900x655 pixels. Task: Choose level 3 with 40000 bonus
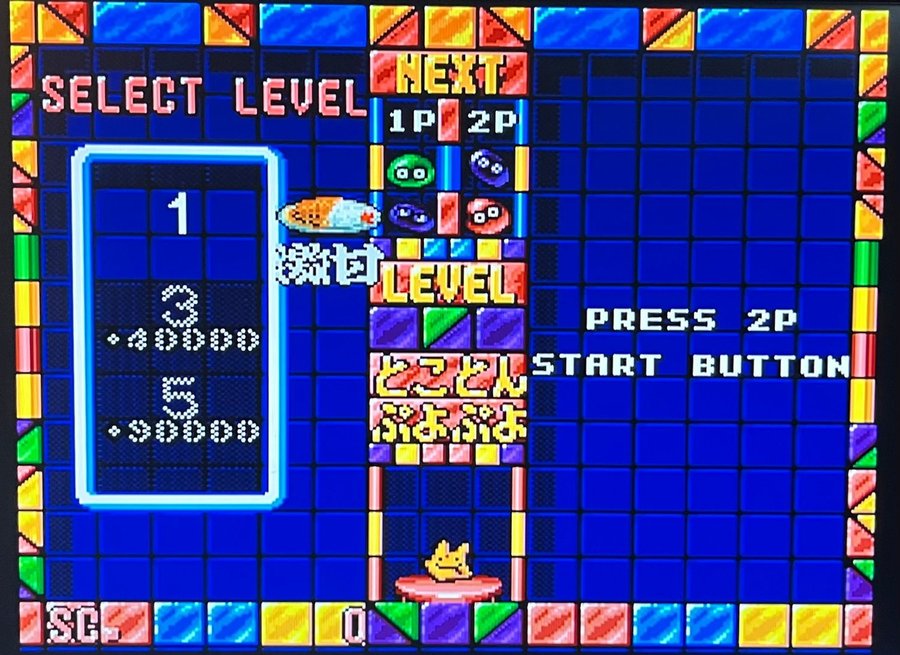coord(179,321)
